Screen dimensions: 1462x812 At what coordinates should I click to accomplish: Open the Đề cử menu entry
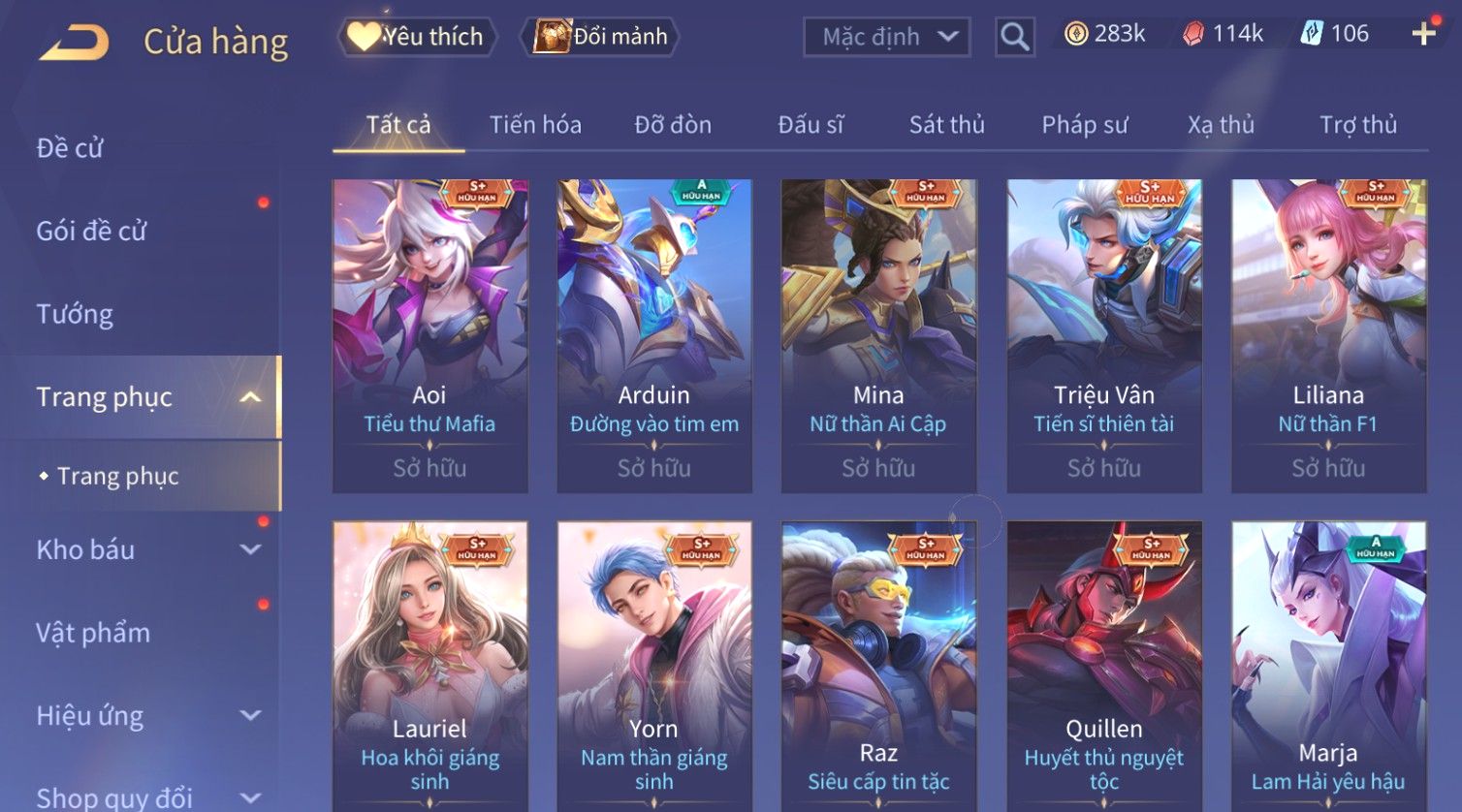pos(70,148)
